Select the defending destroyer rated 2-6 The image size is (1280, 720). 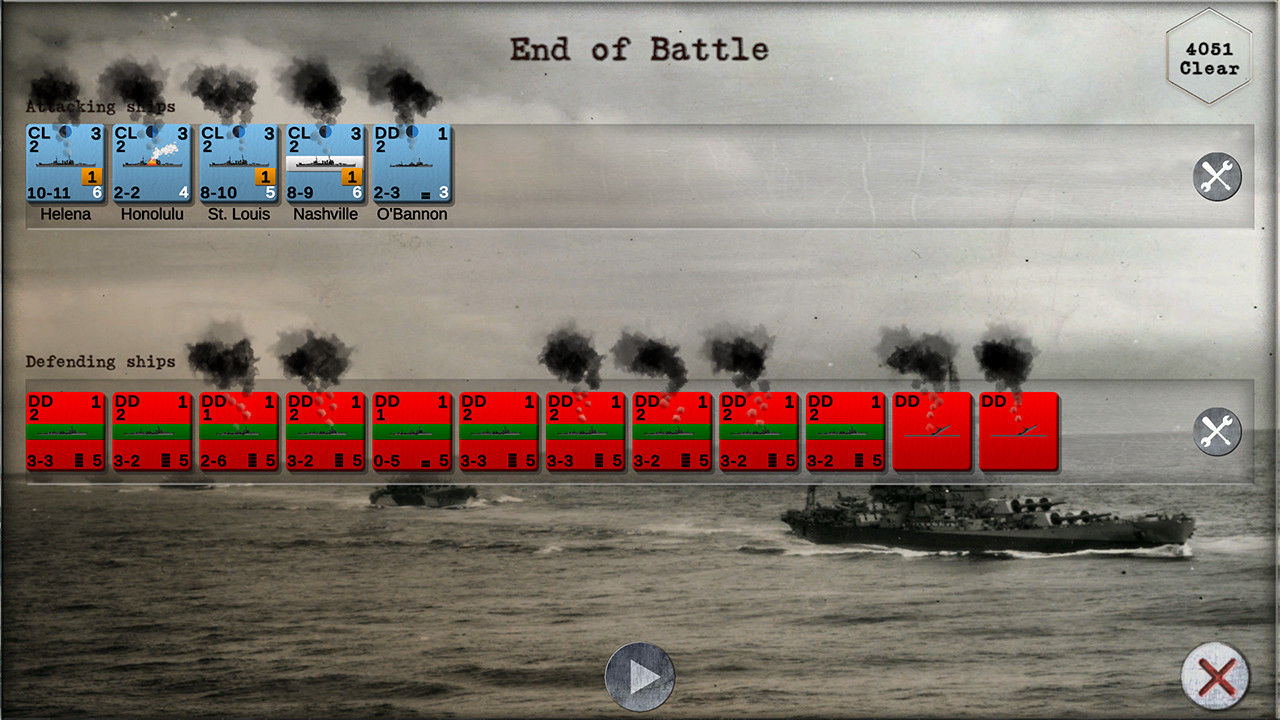click(x=239, y=431)
